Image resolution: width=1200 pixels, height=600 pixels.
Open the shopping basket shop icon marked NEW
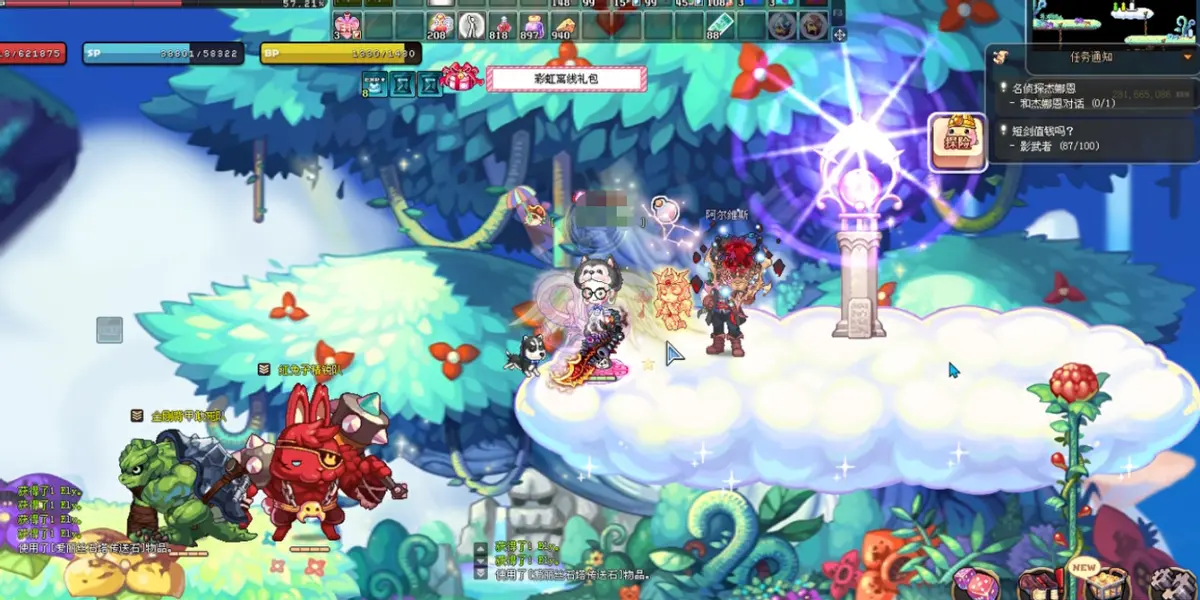[x=1106, y=581]
